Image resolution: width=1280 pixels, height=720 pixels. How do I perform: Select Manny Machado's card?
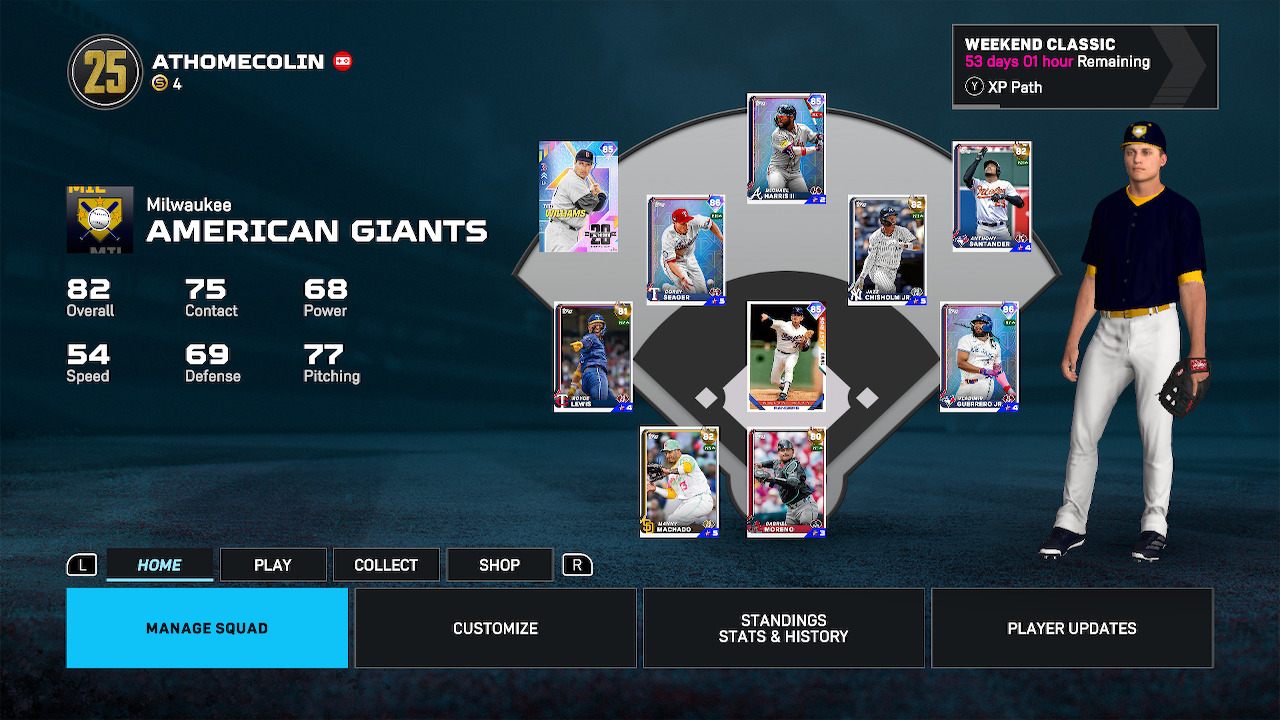(x=679, y=480)
